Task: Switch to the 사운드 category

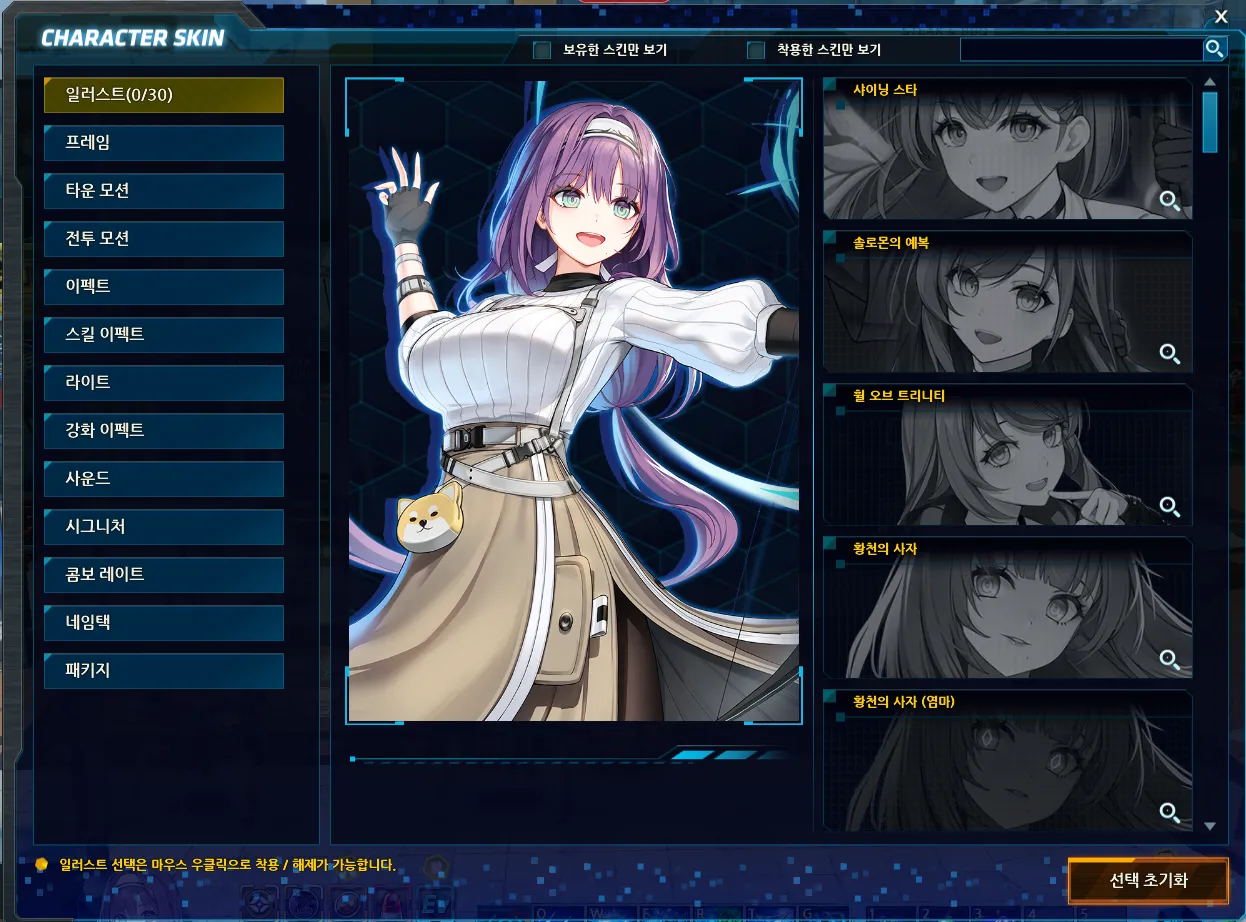Action: pos(164,479)
